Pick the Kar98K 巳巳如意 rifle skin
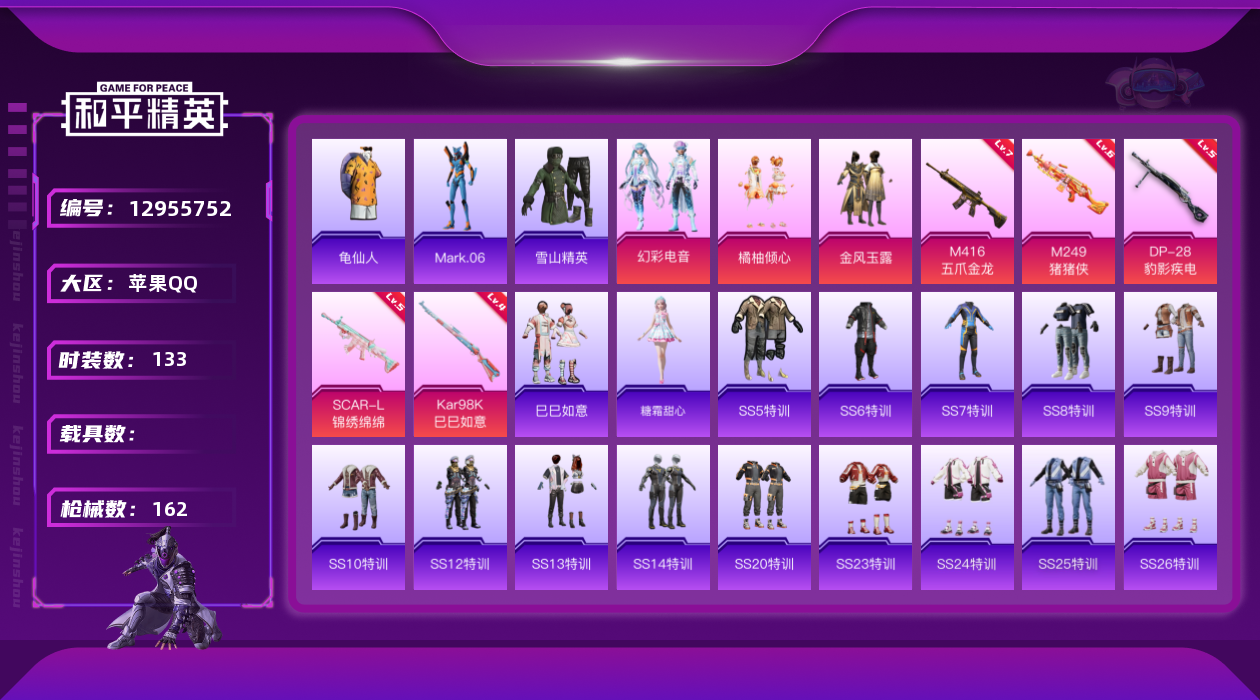This screenshot has width=1260, height=700. pyautogui.click(x=460, y=364)
